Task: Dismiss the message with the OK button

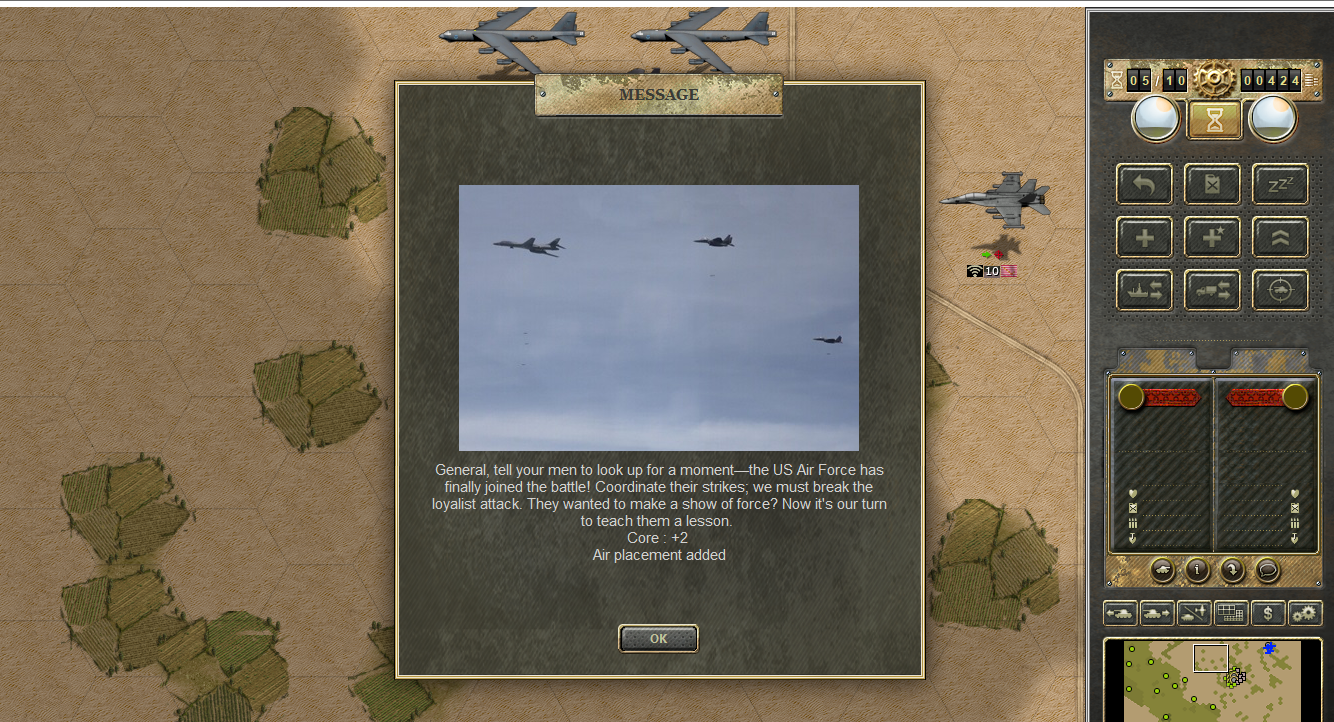Action: click(658, 638)
